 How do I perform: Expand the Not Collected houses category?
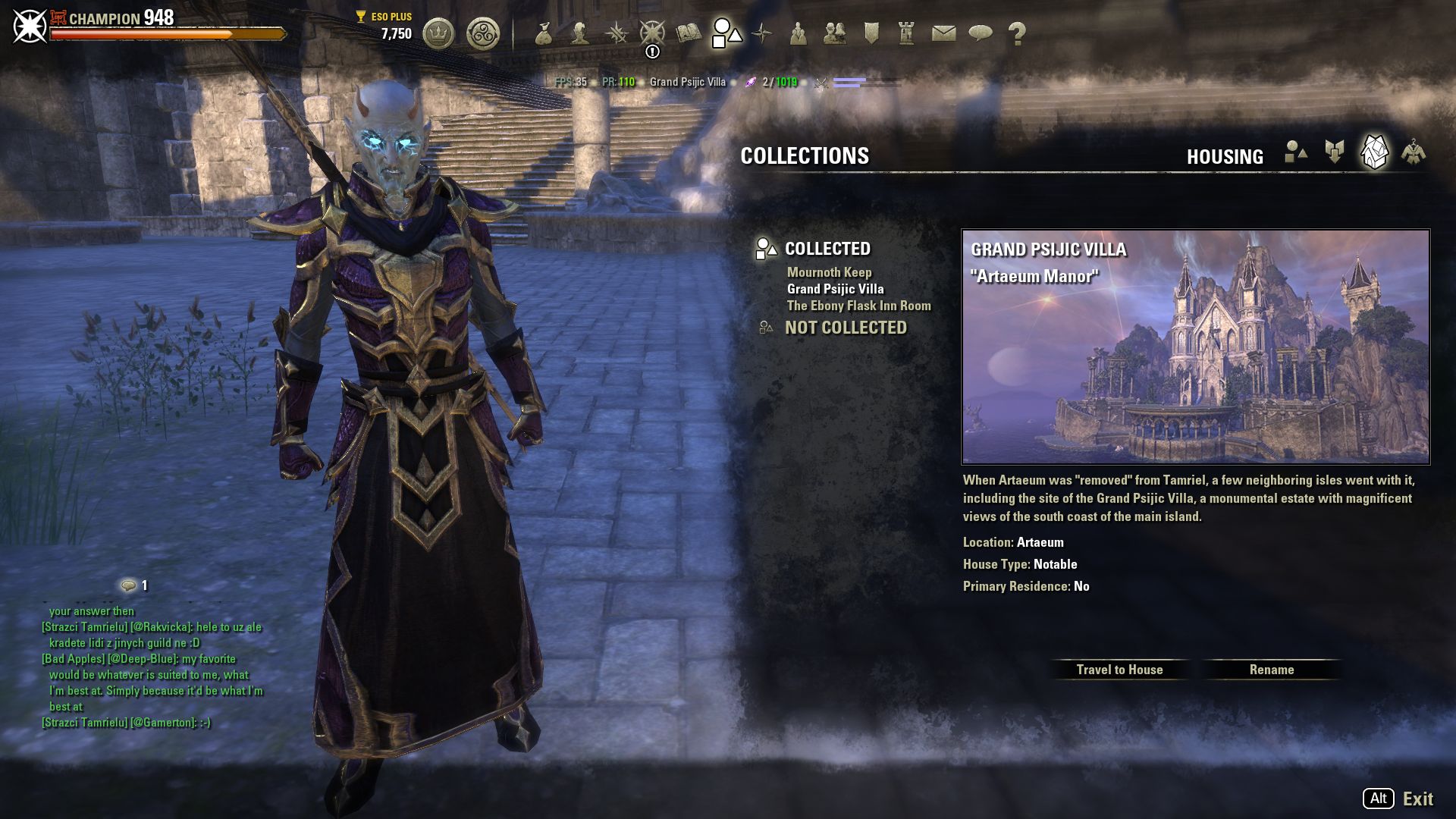(x=845, y=328)
